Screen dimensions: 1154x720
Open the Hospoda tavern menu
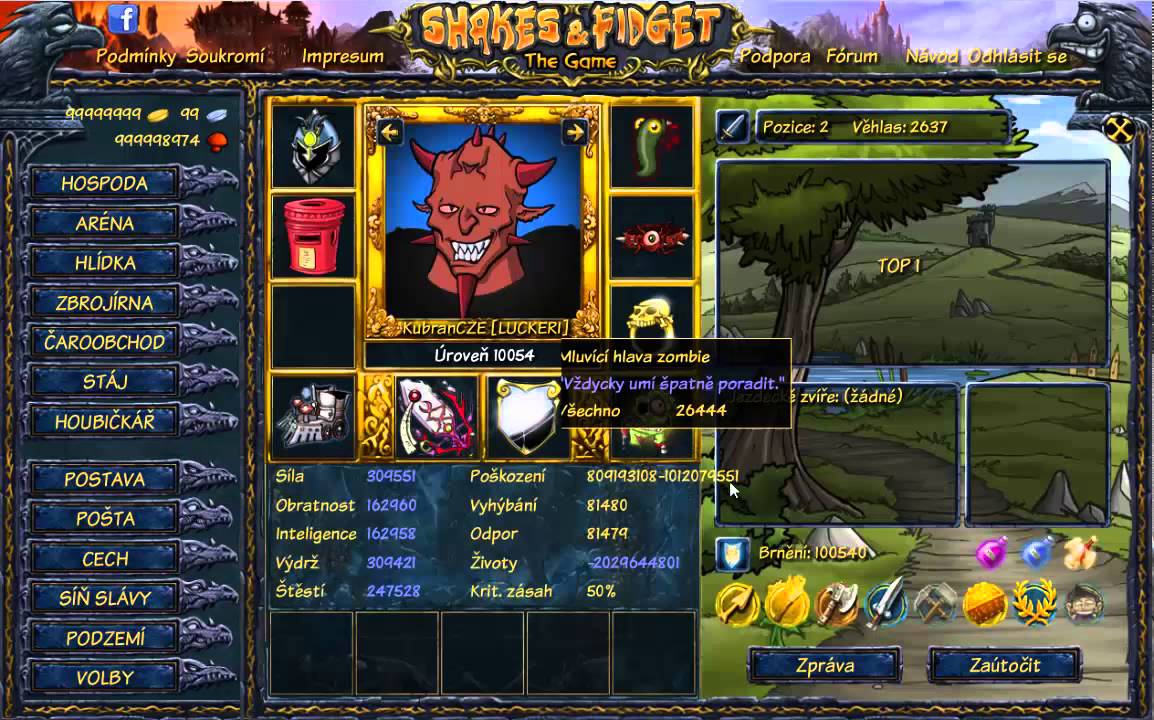coord(104,183)
